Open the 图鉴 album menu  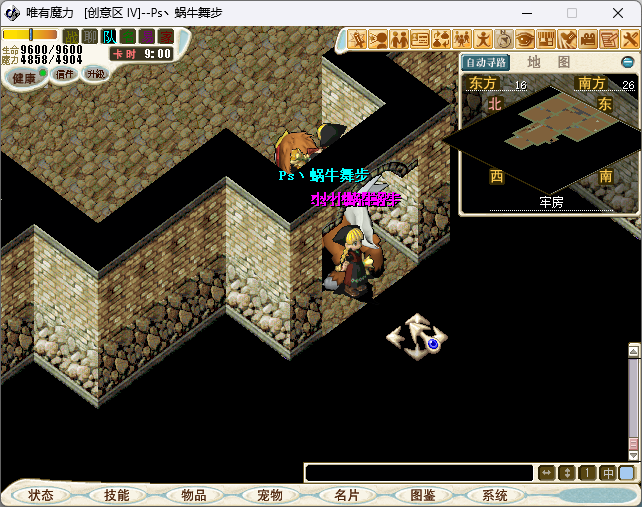click(x=422, y=495)
